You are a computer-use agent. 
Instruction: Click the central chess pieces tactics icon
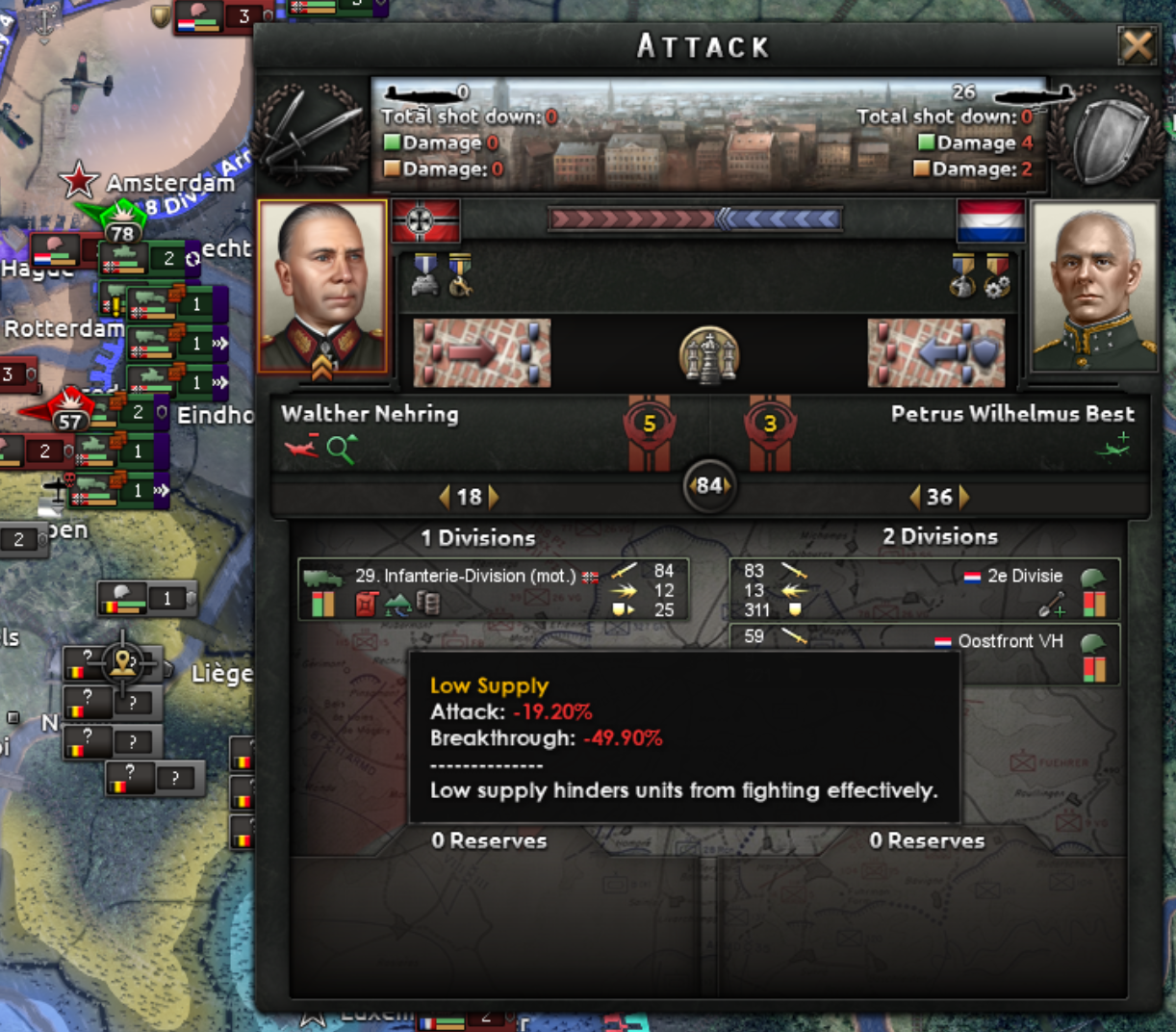(708, 354)
